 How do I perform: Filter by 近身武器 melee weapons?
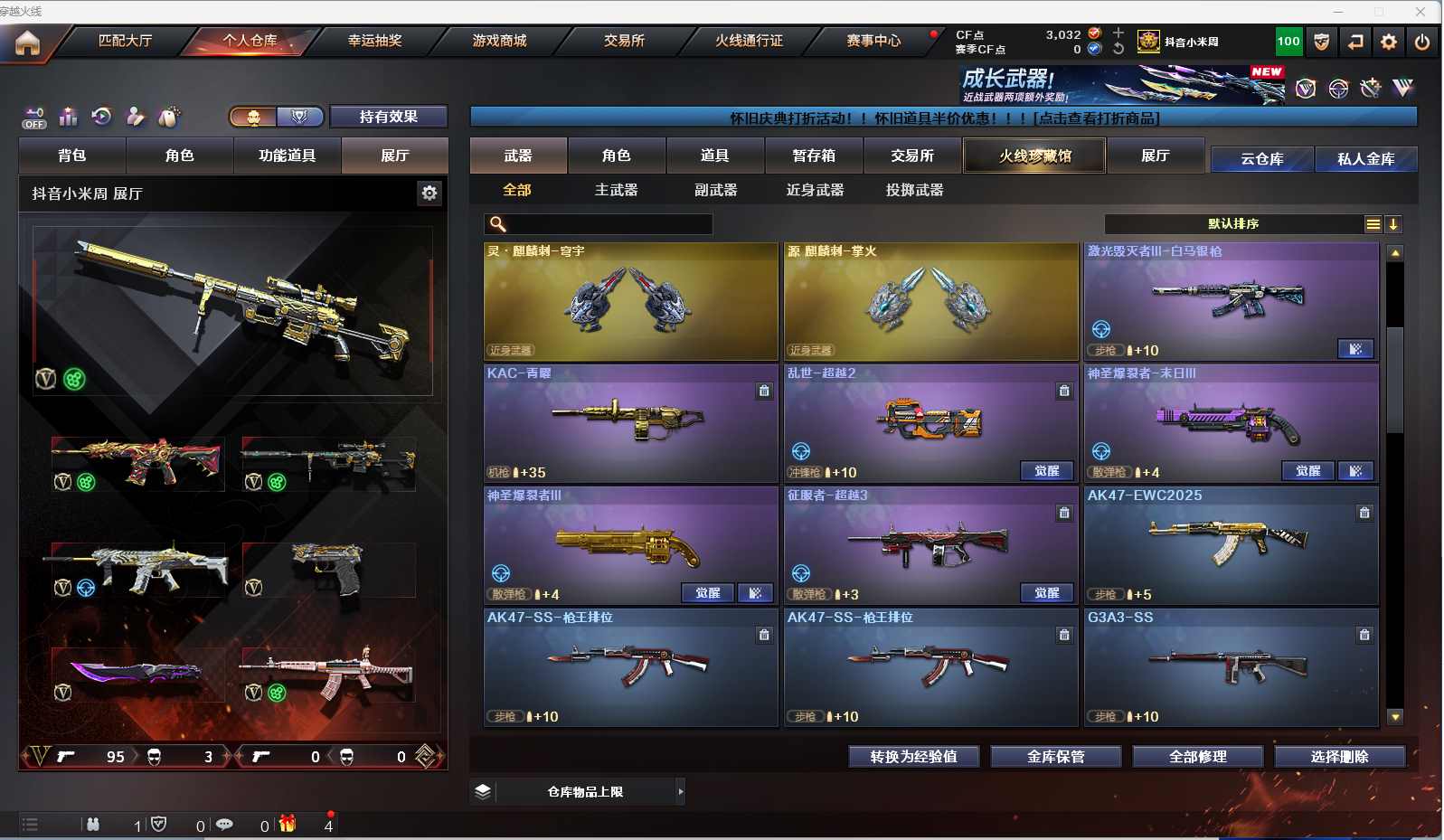[815, 190]
